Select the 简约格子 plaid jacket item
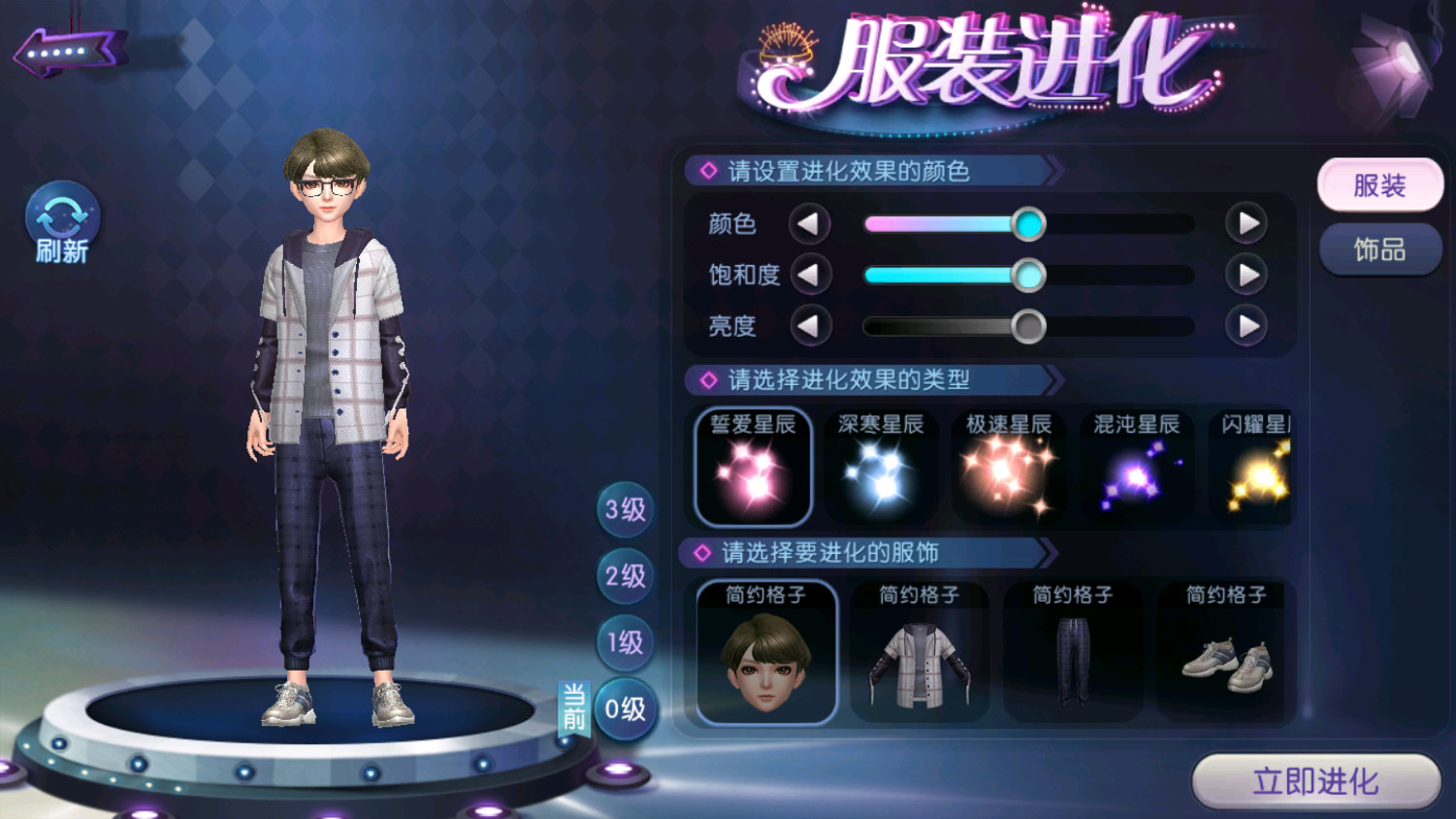This screenshot has width=1456, height=819. [x=919, y=652]
